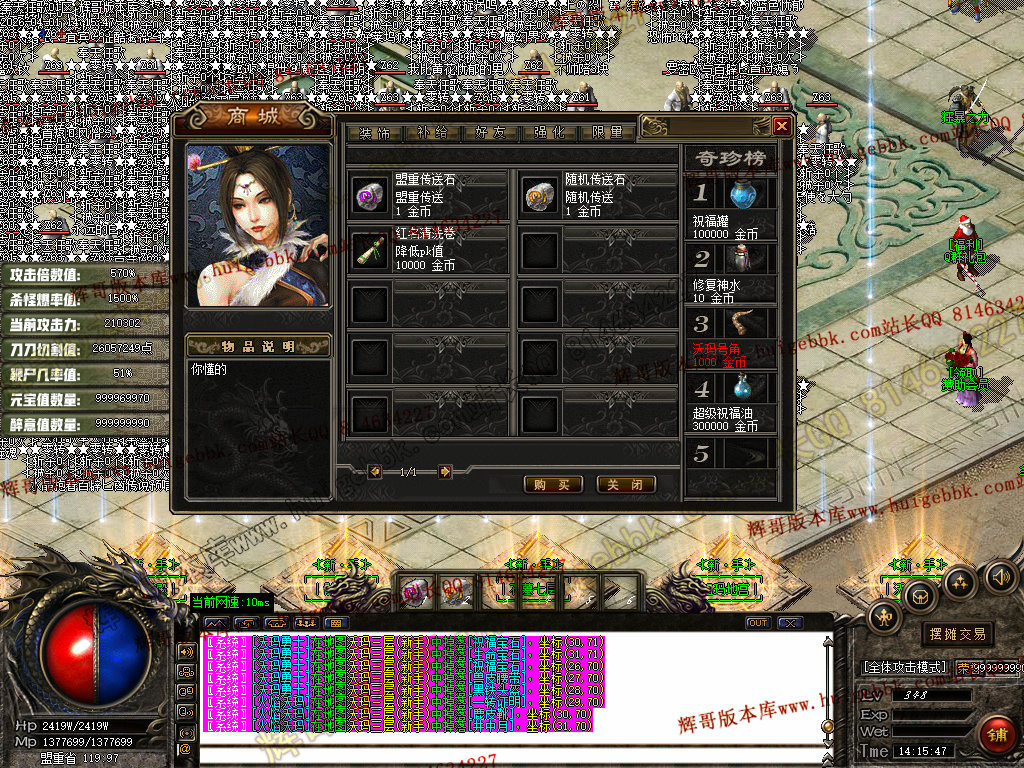
Task: Click the 关闭 close button
Action: (627, 484)
